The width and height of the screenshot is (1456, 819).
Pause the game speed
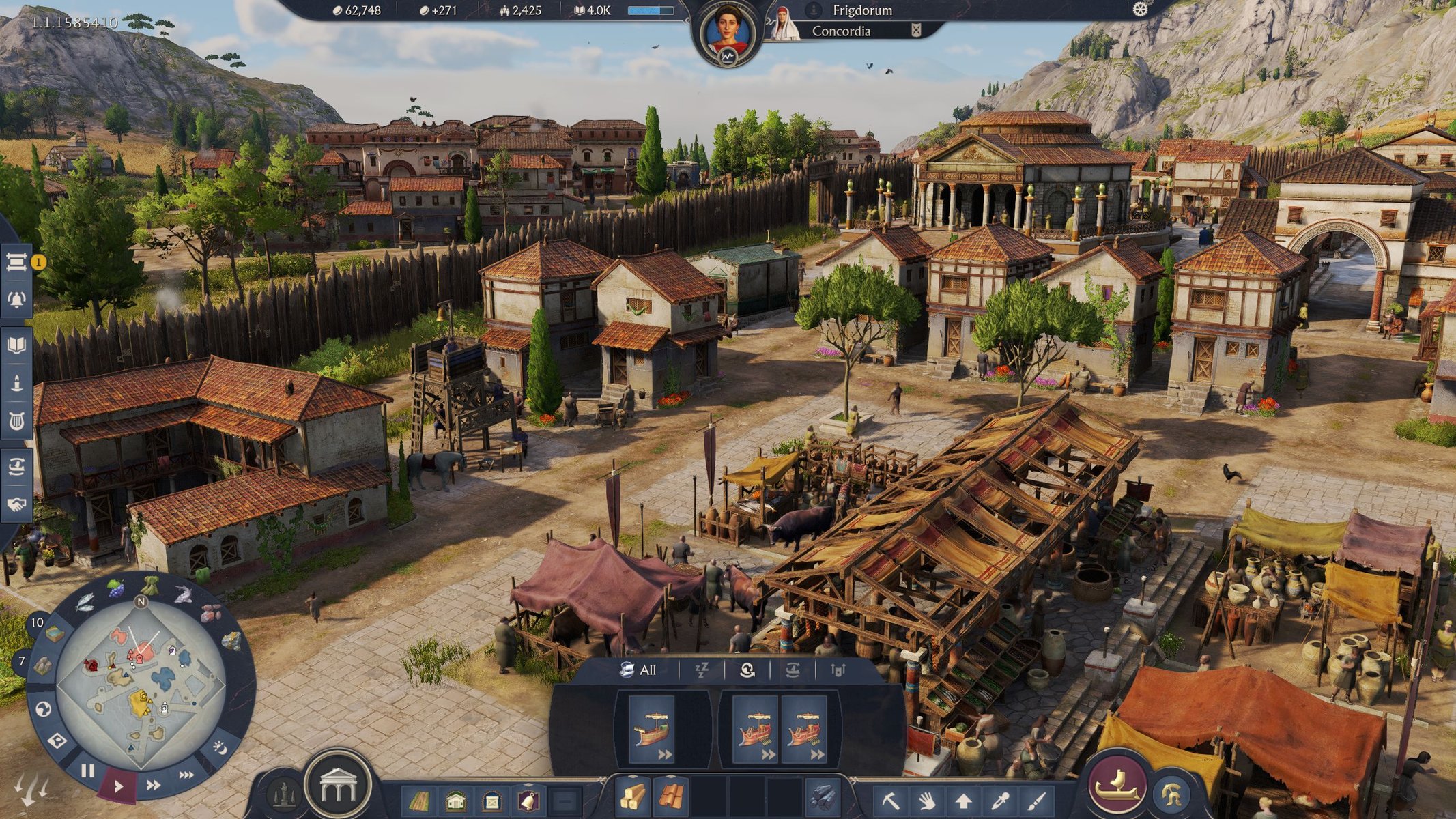87,771
